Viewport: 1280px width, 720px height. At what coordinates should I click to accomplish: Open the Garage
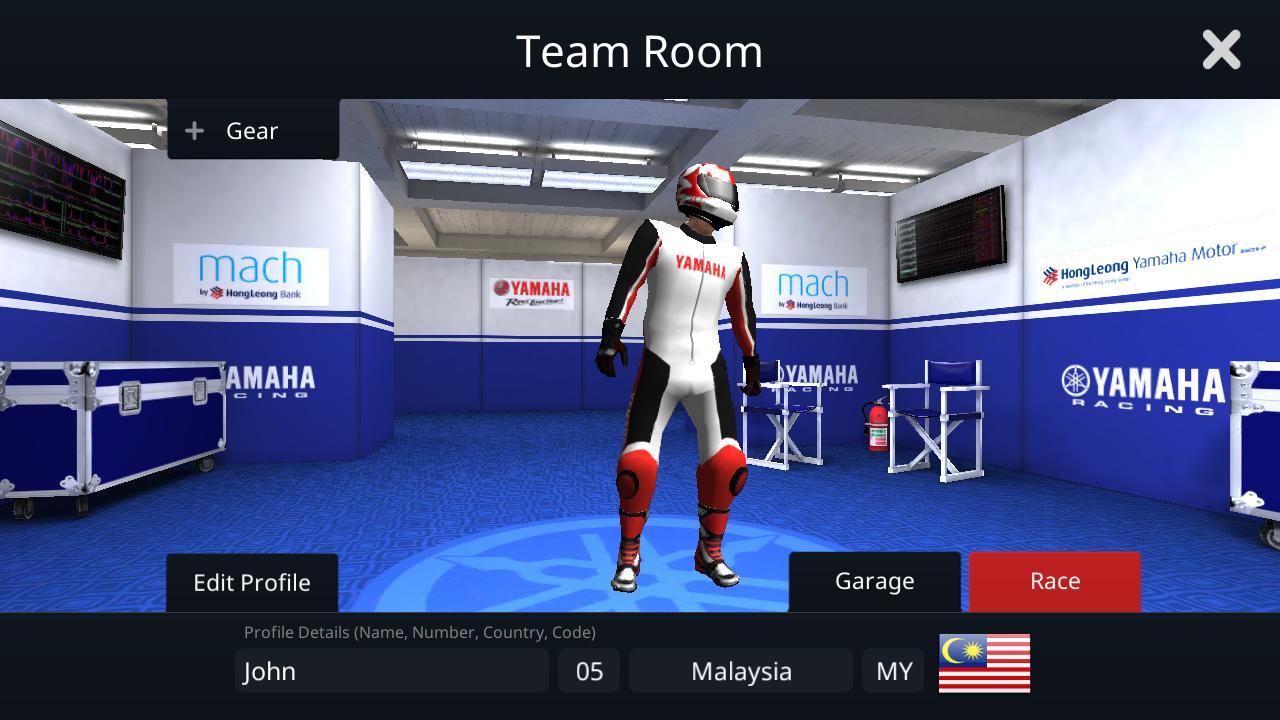pos(874,581)
